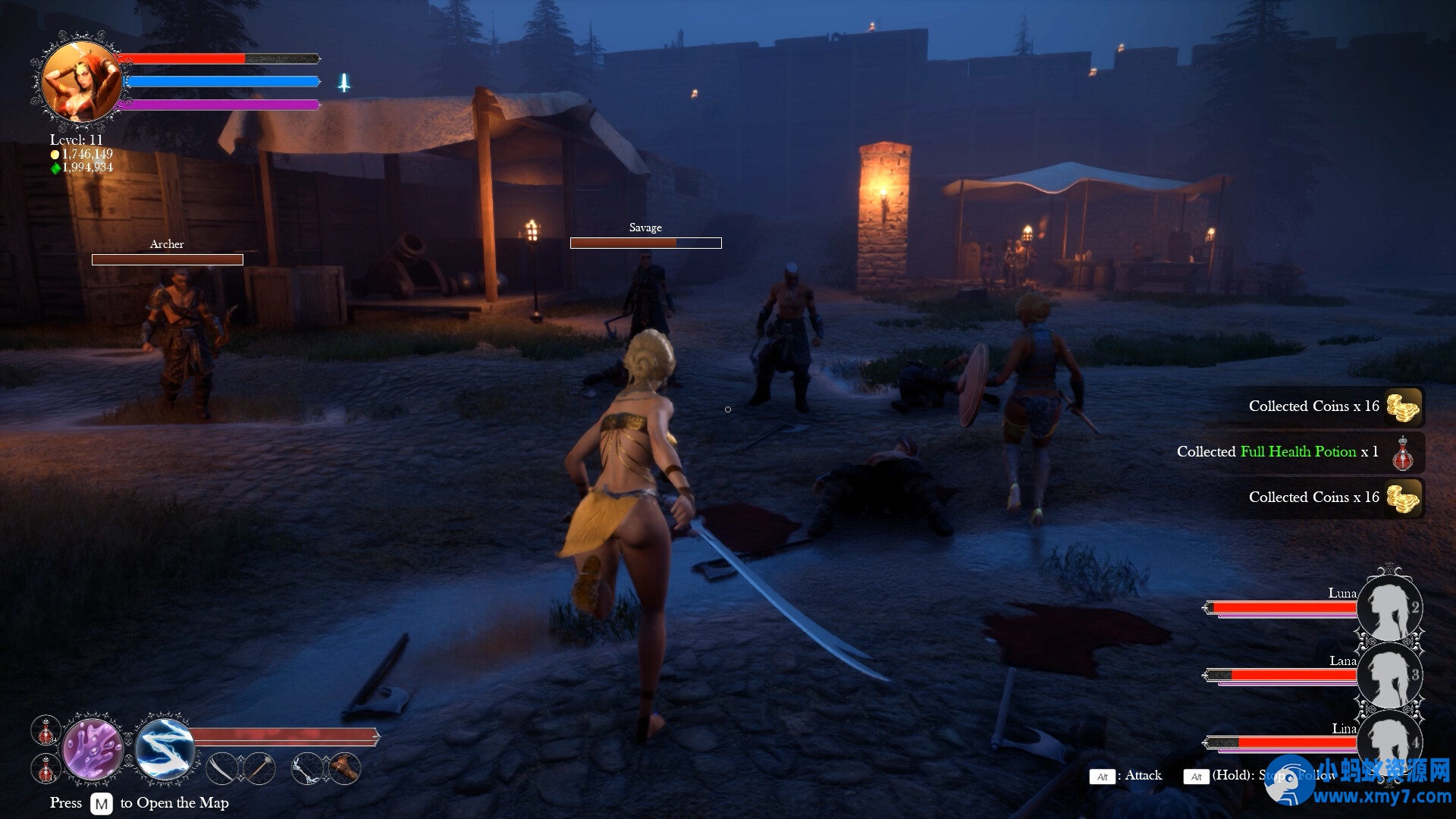This screenshot has width=1456, height=819.
Task: Select the curved saber weapon slot
Action: point(223,769)
